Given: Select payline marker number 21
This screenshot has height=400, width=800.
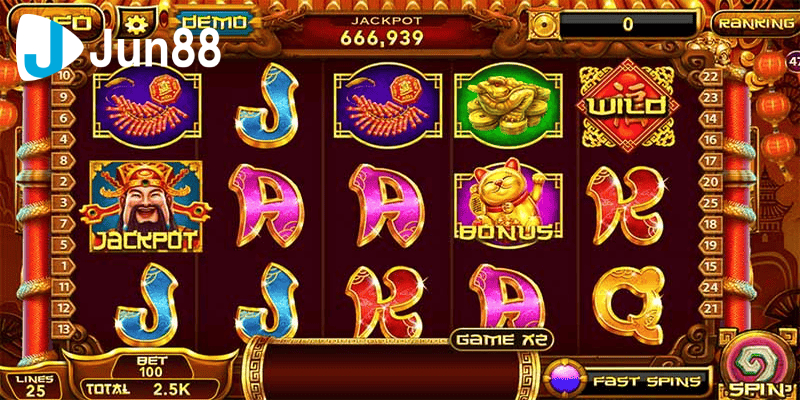Looking at the screenshot, I should click(x=711, y=286).
